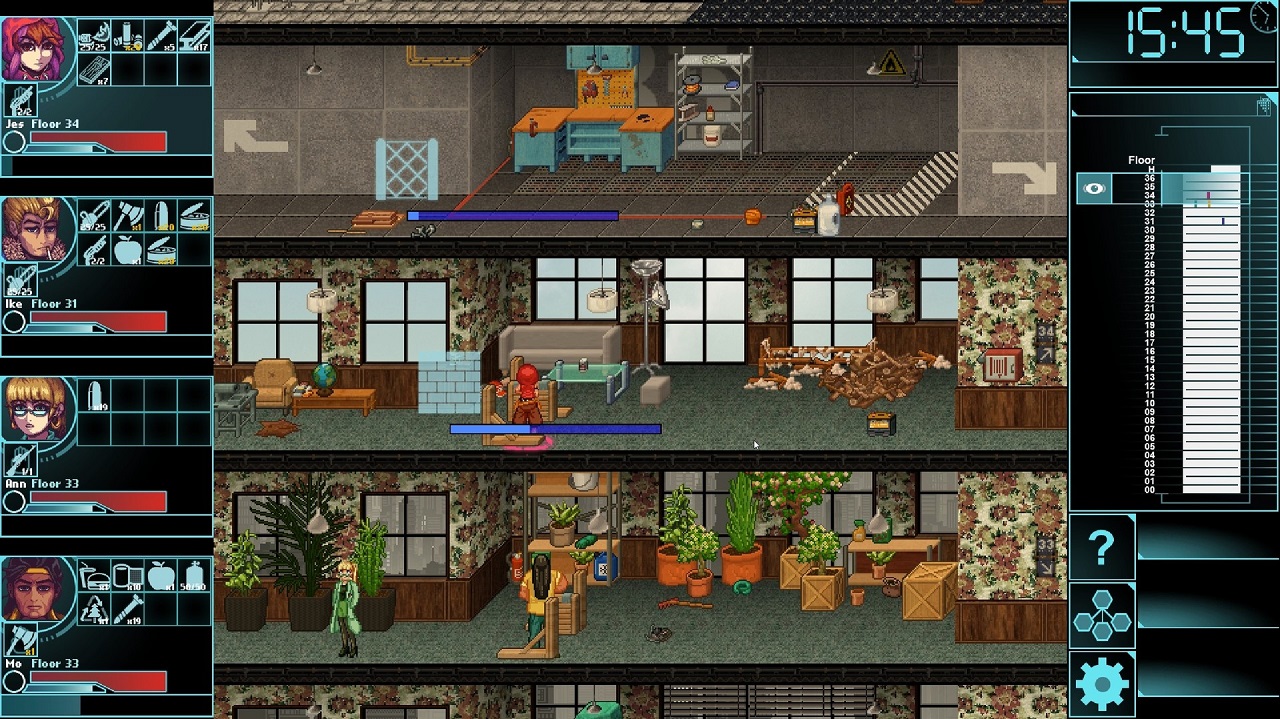1280x719 pixels.
Task: Click Ann's equipped rifle weapon slot
Action: [20, 458]
